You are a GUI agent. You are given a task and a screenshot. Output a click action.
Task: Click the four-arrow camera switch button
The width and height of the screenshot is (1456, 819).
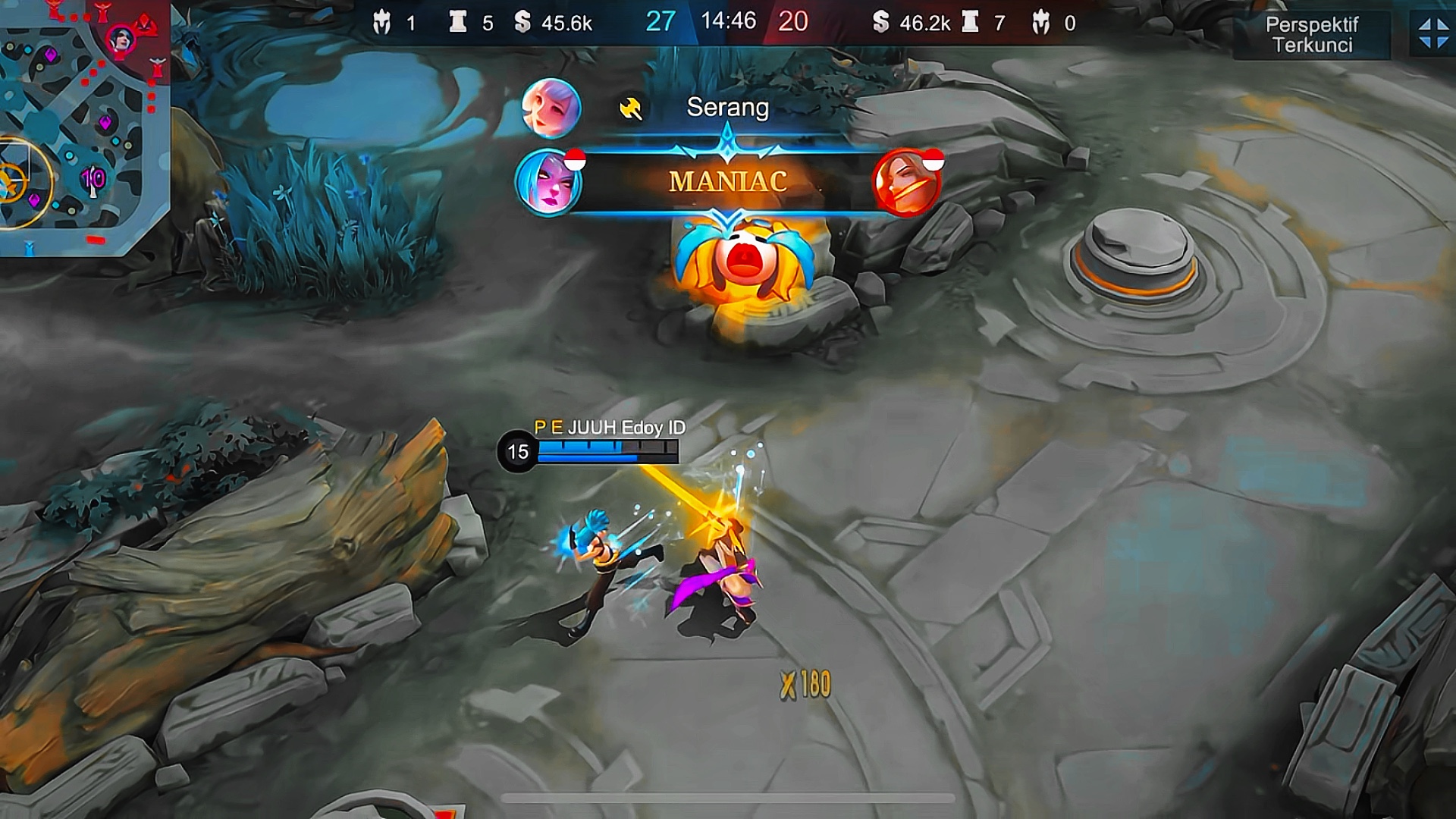coord(1432,34)
